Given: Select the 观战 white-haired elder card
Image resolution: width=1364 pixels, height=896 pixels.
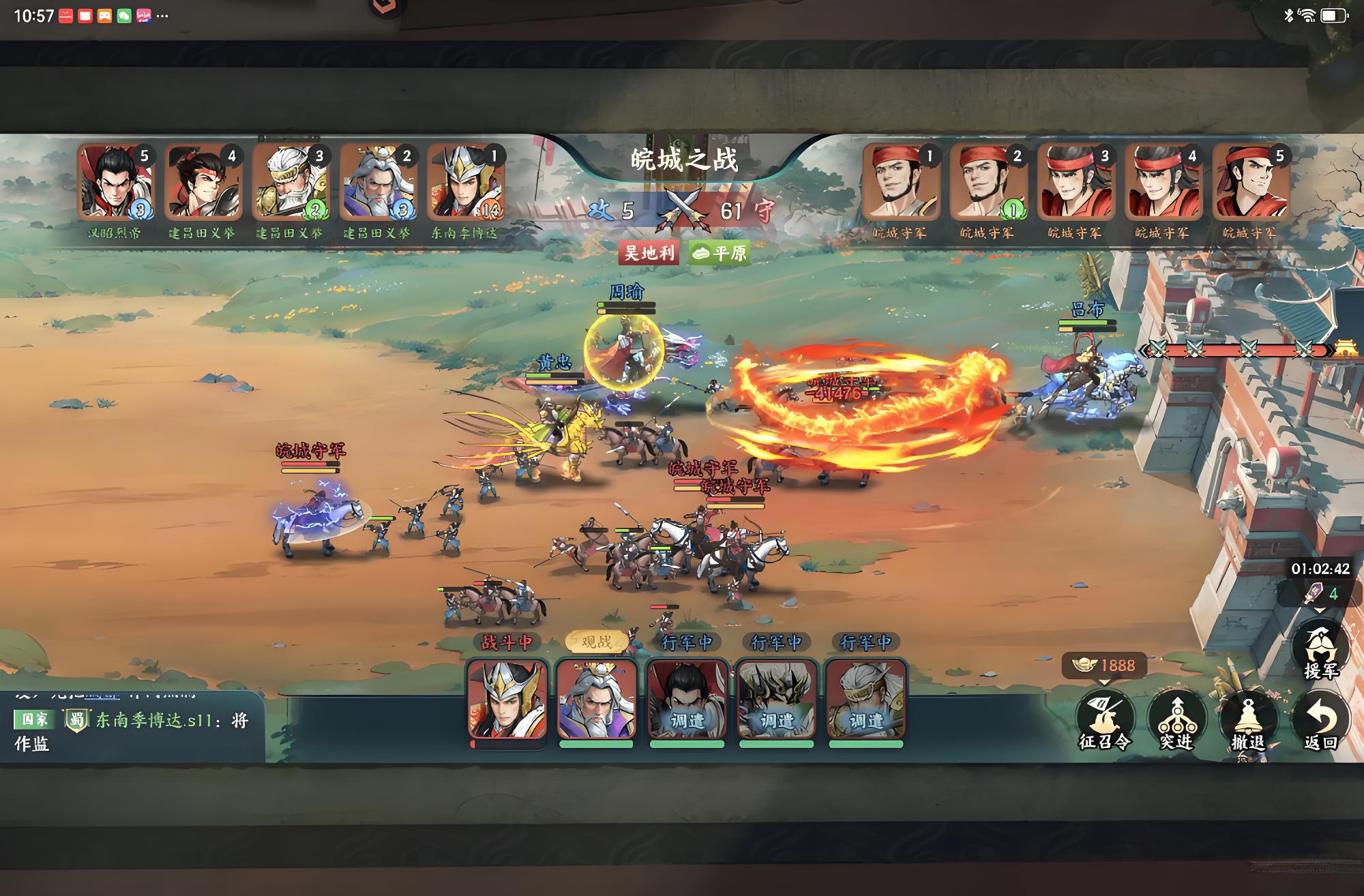Looking at the screenshot, I should tap(596, 700).
